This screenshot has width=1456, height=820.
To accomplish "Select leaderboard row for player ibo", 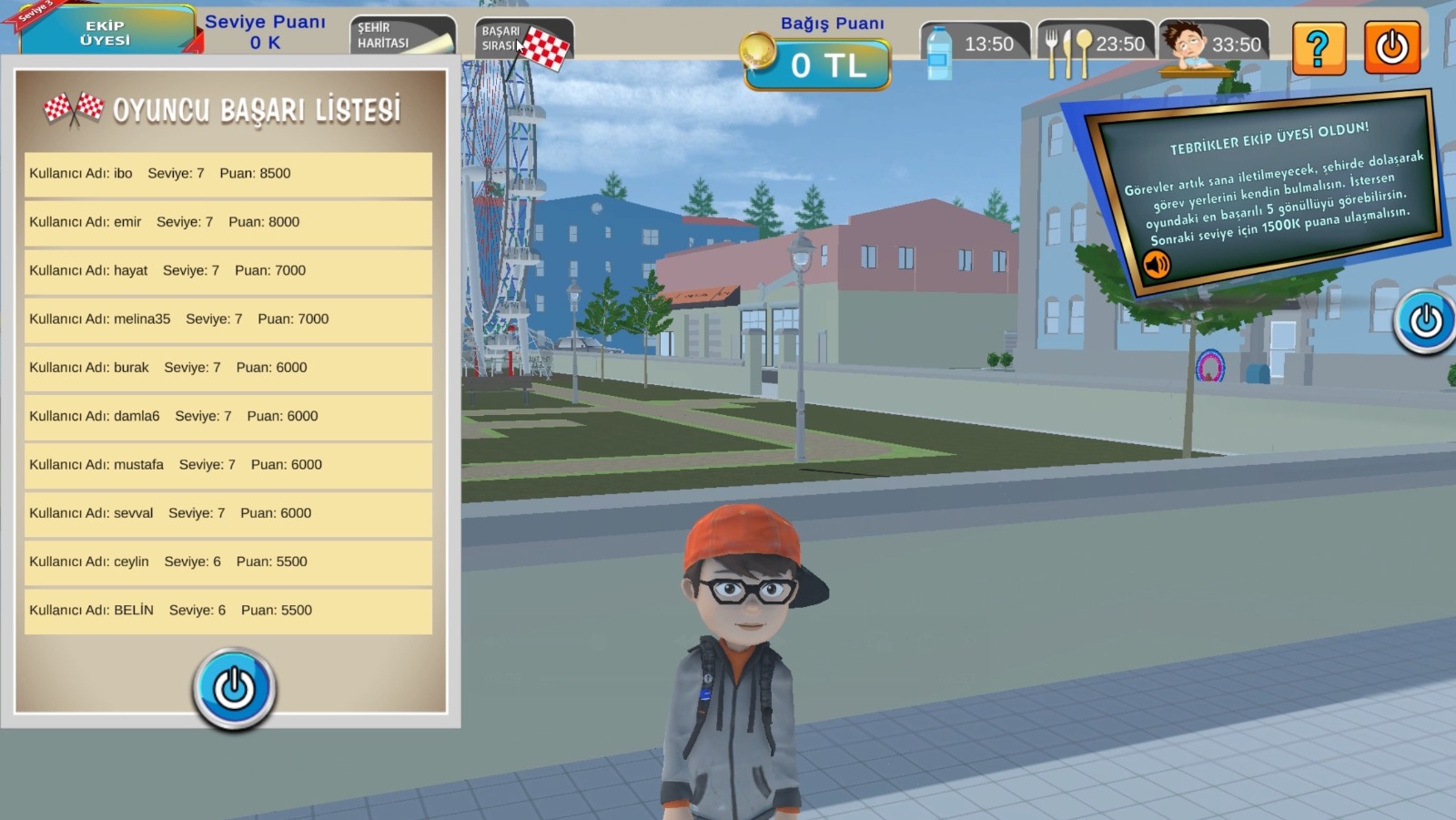I will (227, 174).
